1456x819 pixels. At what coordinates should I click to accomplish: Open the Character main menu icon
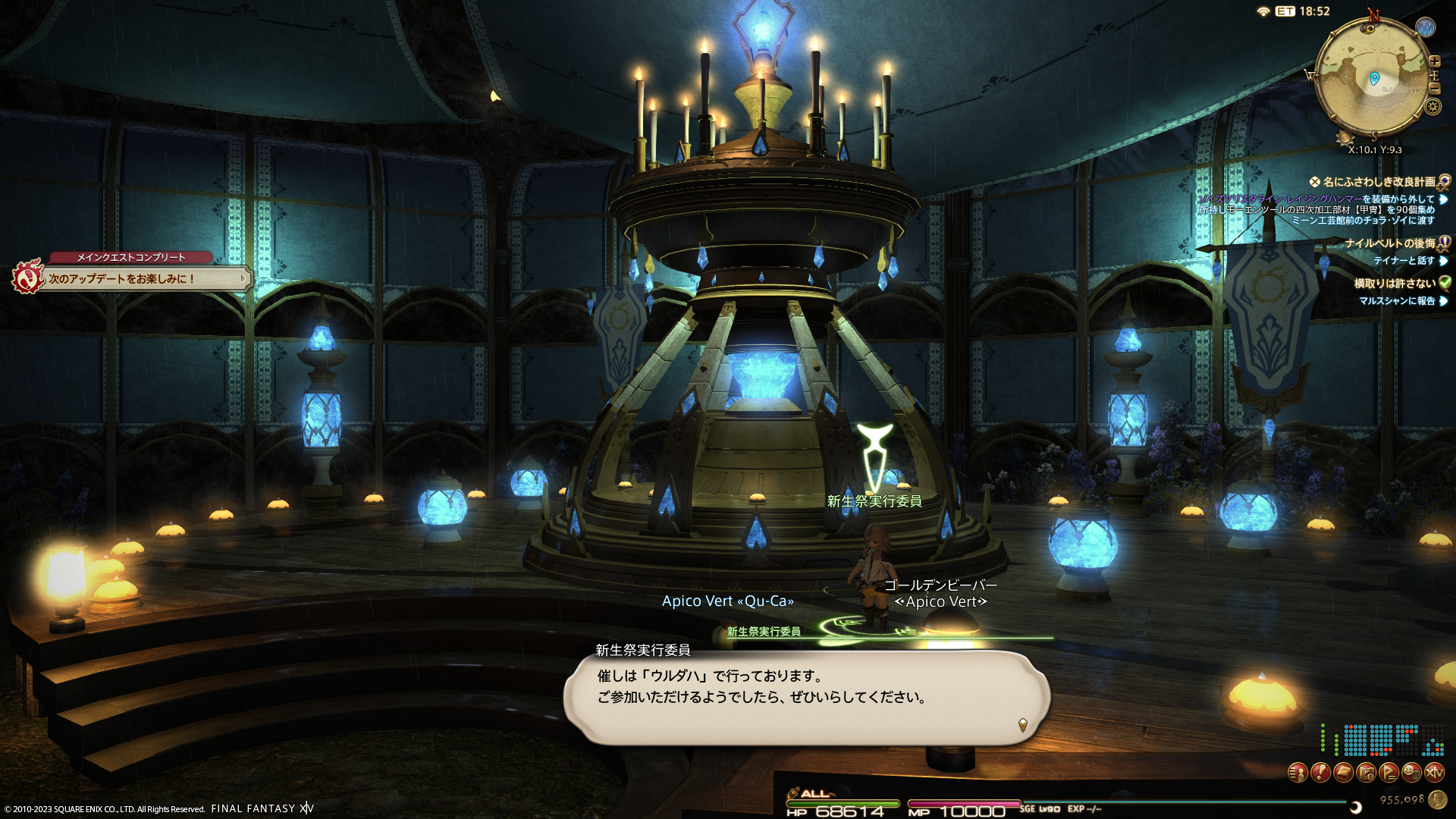click(x=1298, y=773)
